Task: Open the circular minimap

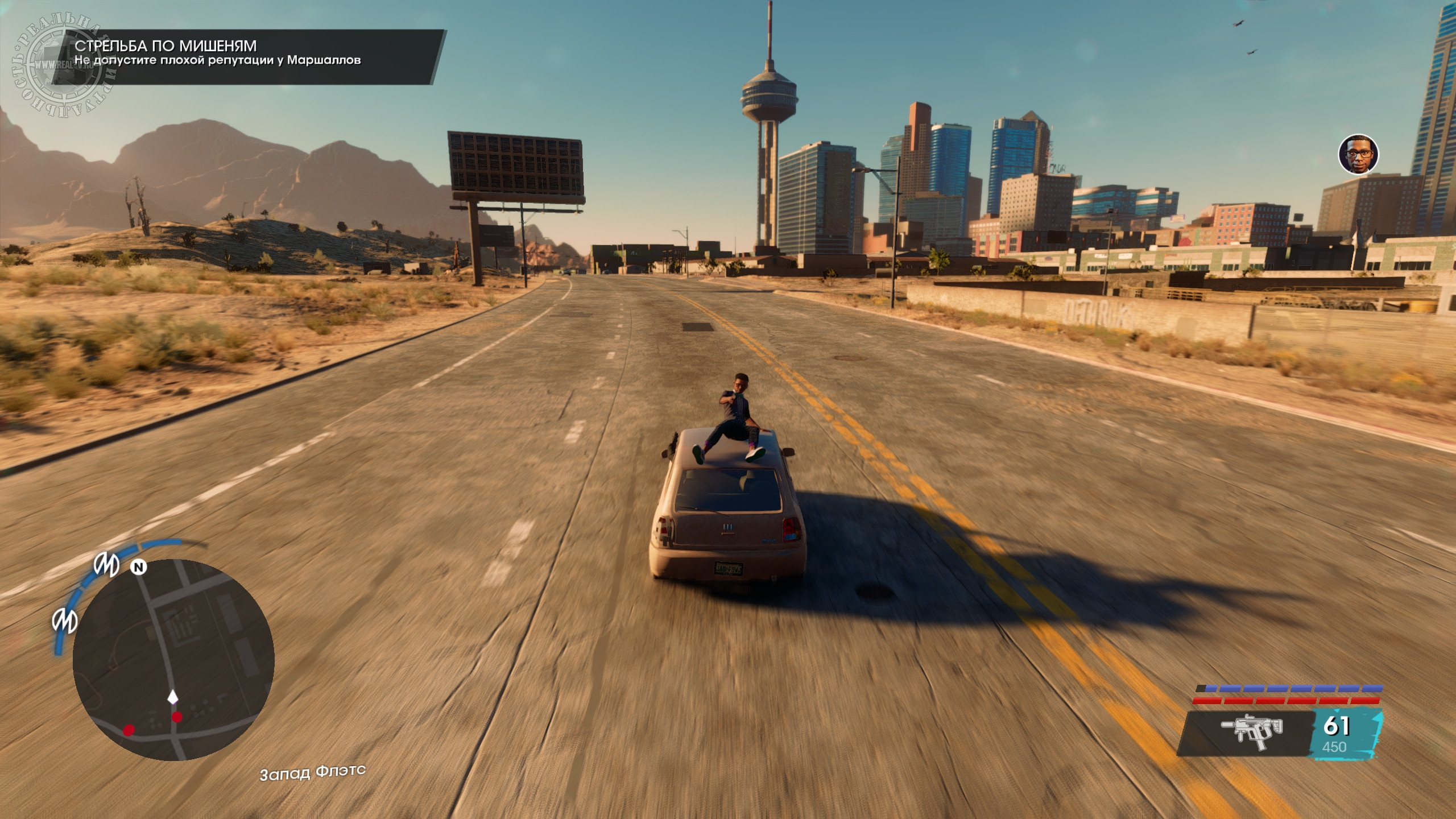Action: pyautogui.click(x=173, y=660)
